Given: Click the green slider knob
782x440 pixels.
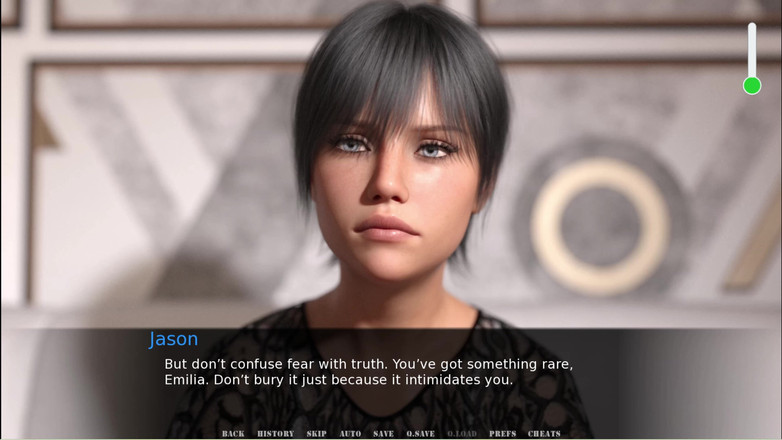Looking at the screenshot, I should click(x=752, y=86).
